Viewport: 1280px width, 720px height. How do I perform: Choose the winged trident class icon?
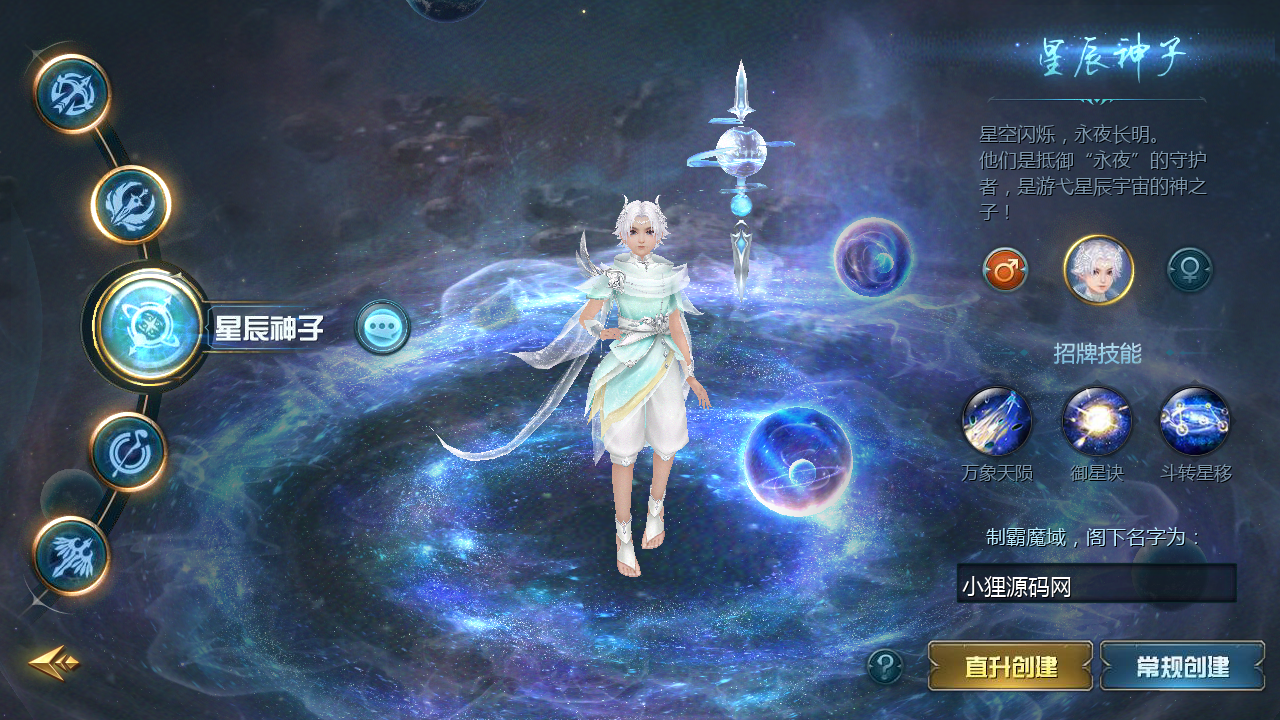coord(131,205)
